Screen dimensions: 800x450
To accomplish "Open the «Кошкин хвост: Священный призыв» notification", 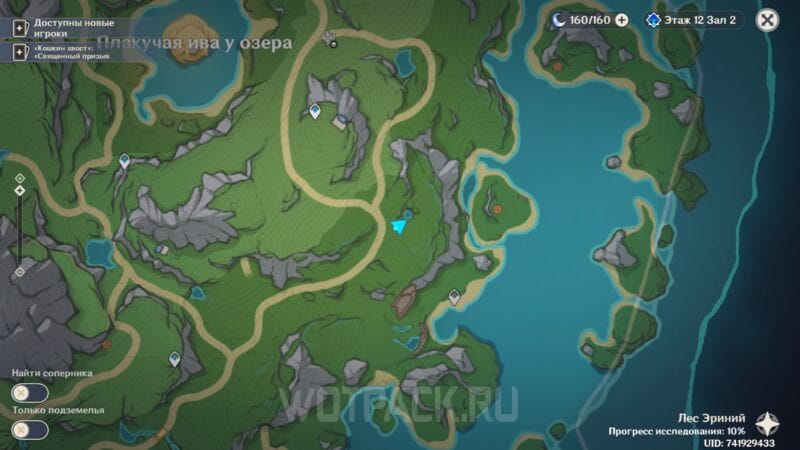I will tap(68, 51).
